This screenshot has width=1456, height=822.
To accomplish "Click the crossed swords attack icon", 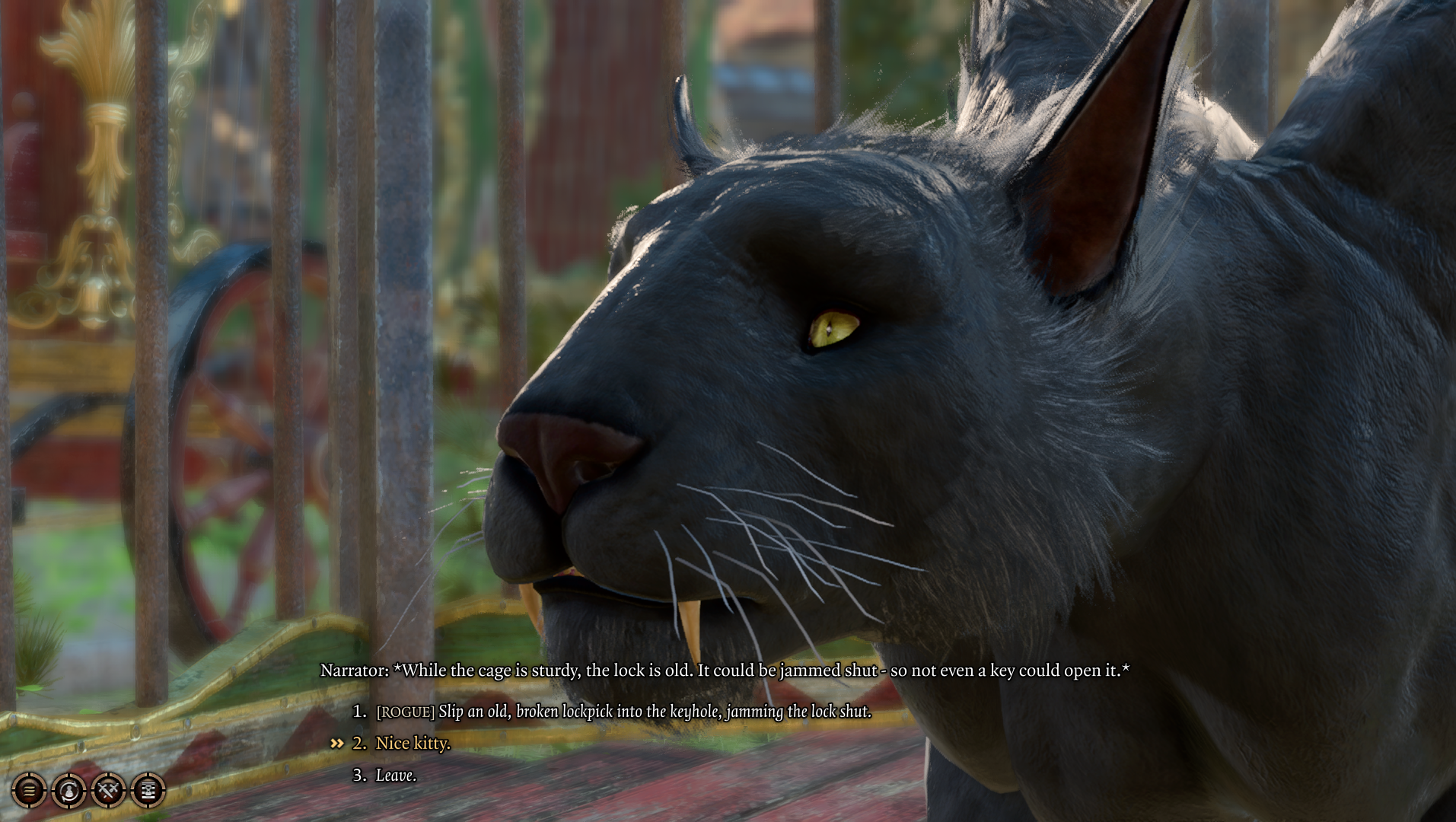I will click(x=109, y=792).
